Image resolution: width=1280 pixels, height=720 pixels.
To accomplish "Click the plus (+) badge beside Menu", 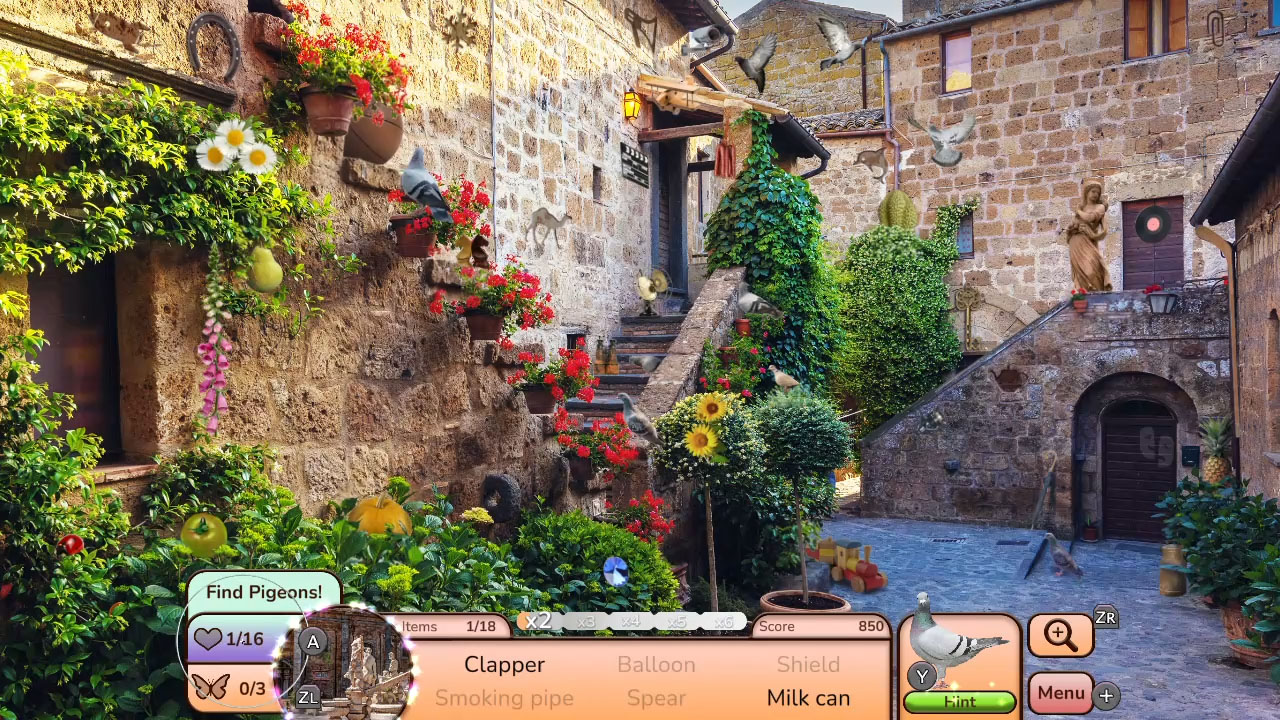I will tap(1104, 693).
